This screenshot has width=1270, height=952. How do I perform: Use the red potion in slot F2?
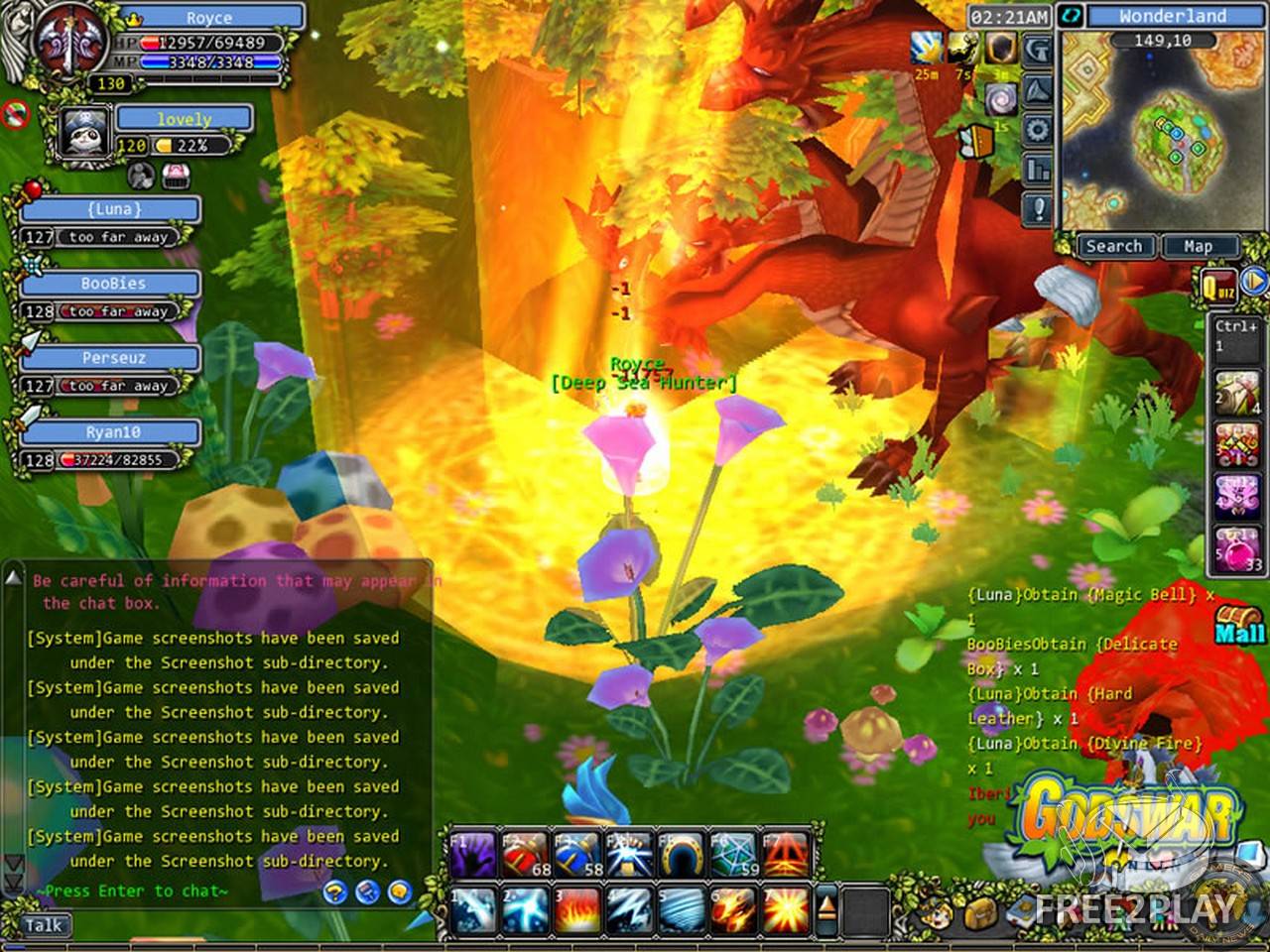click(x=526, y=856)
